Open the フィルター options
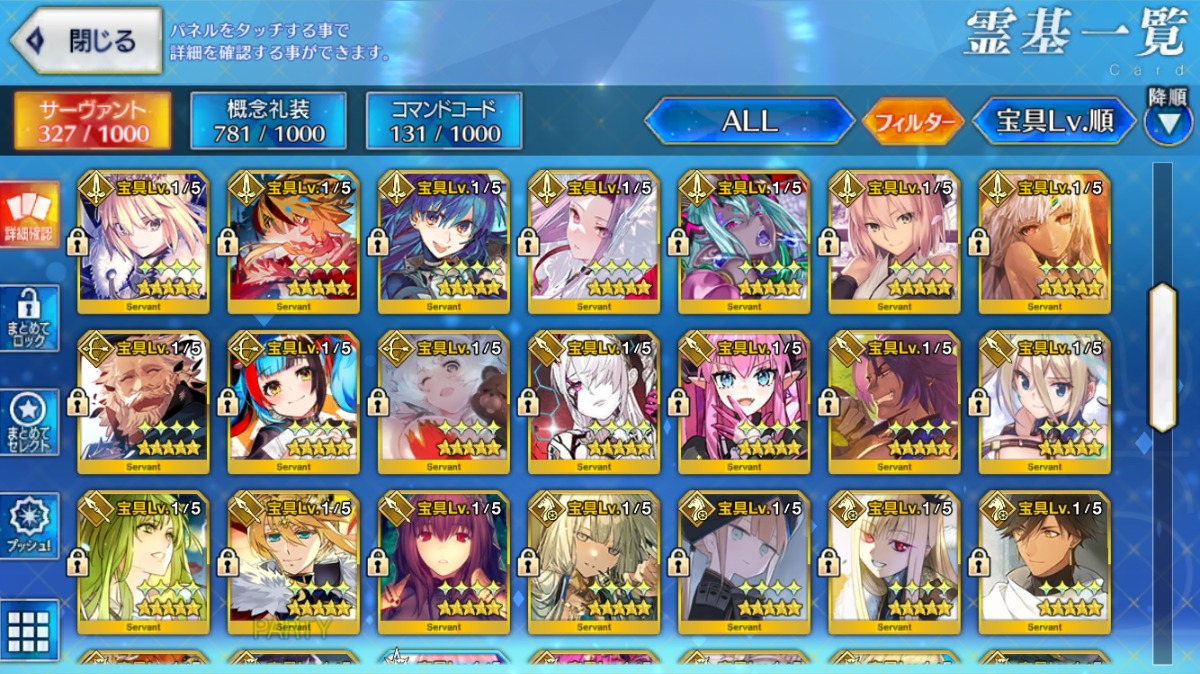This screenshot has height=674, width=1200. 913,122
